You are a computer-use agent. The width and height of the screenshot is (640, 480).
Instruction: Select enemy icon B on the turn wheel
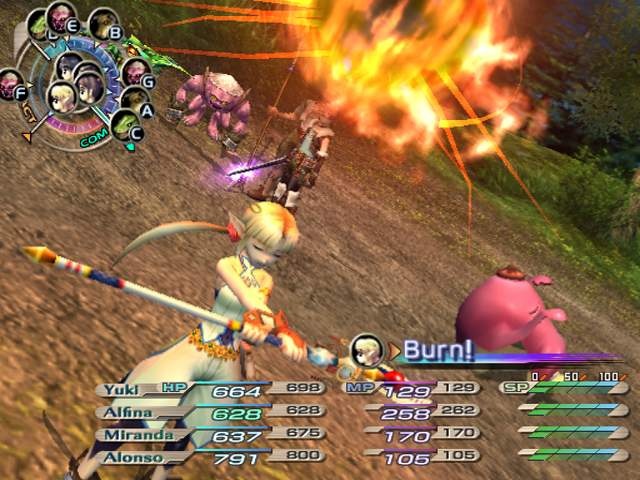tap(102, 22)
